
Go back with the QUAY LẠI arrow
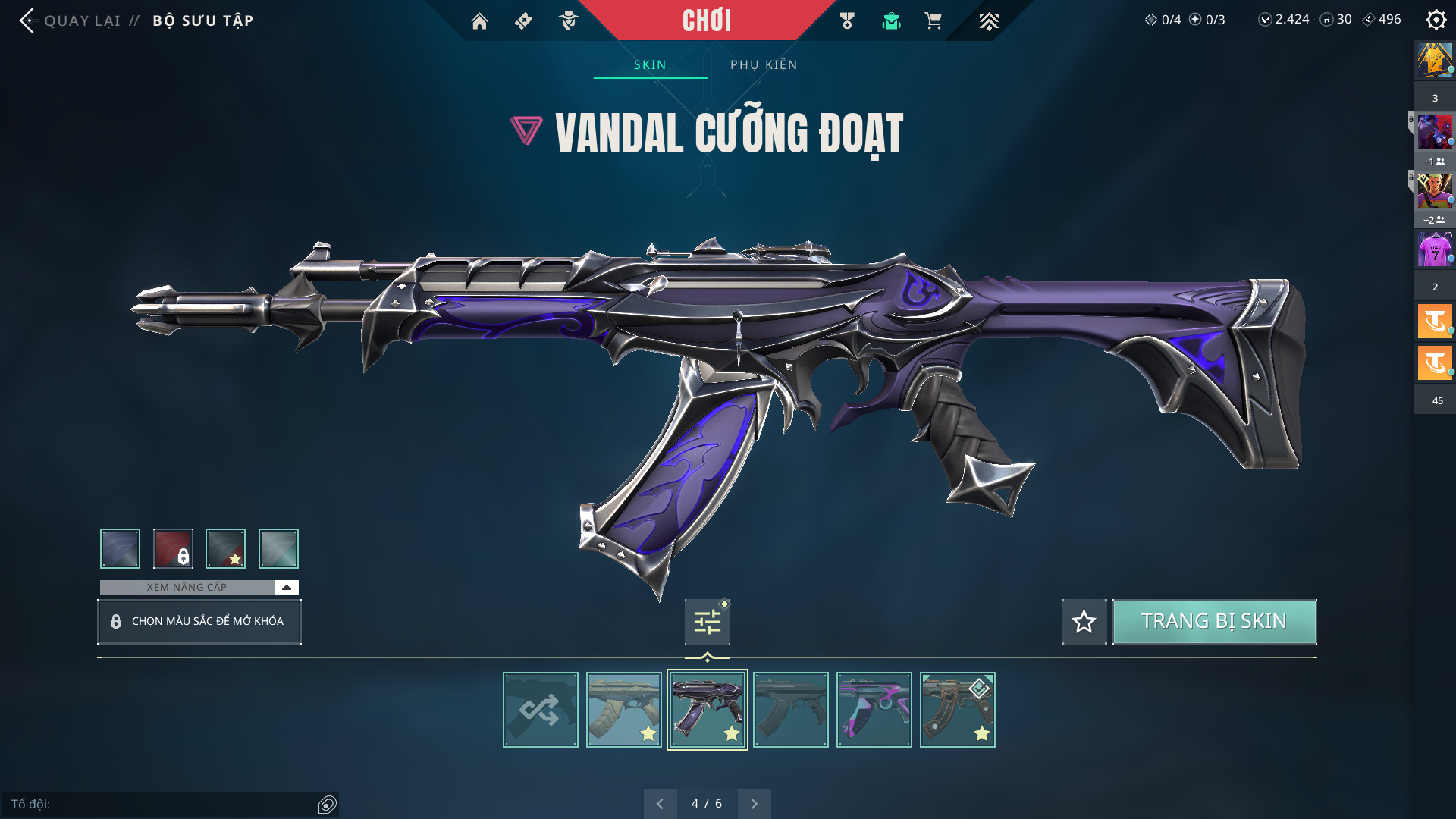pyautogui.click(x=29, y=20)
